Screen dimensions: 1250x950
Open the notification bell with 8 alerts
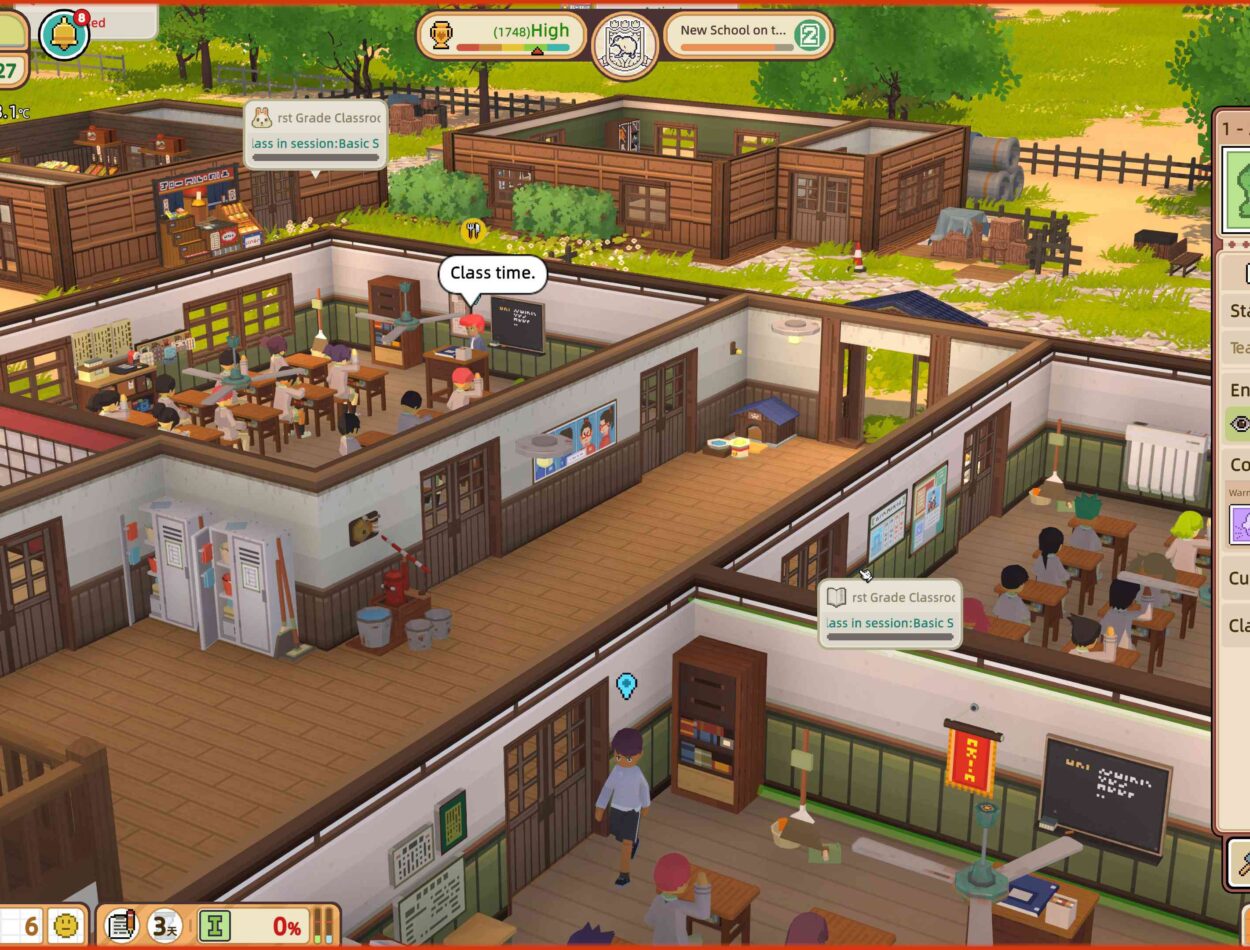64,35
